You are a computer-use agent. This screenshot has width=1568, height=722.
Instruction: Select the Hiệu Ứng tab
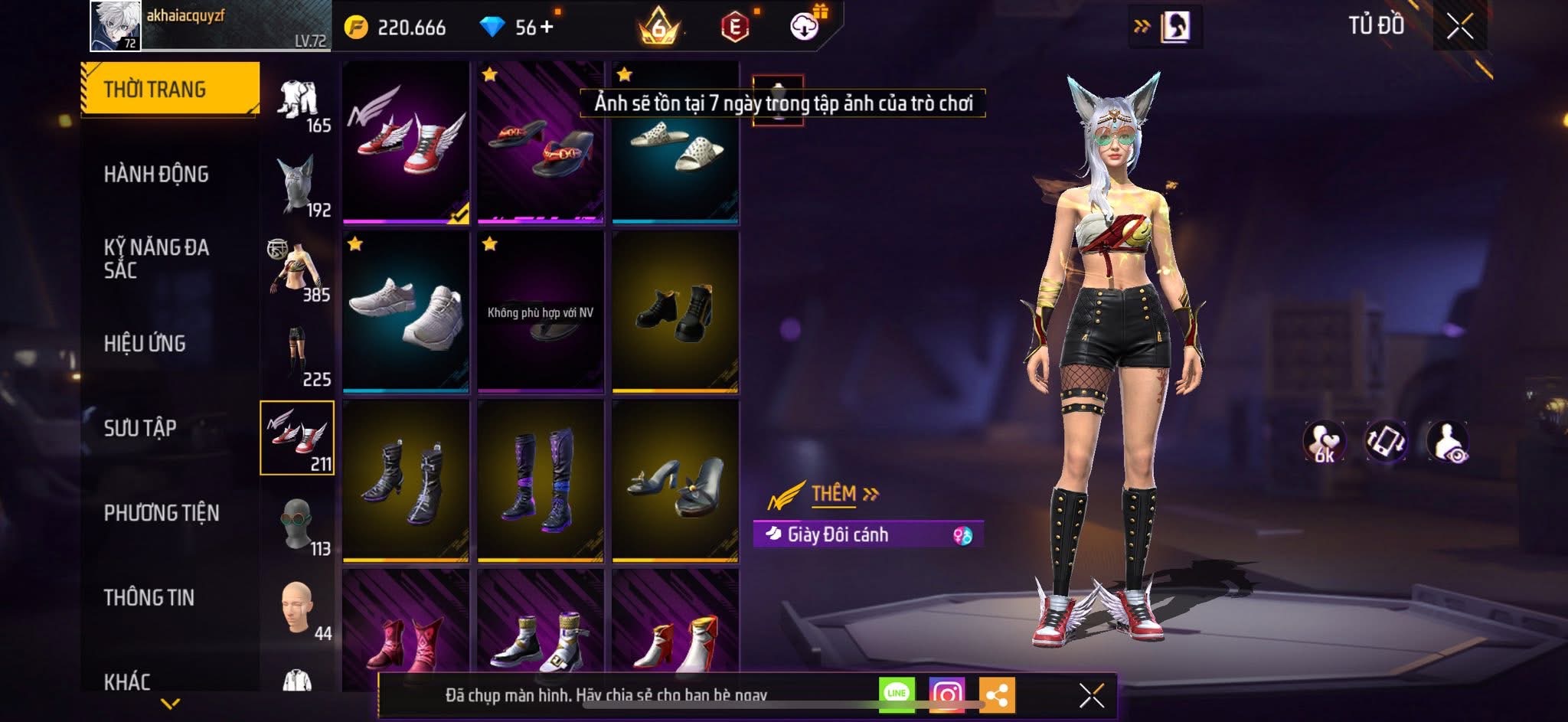click(x=145, y=344)
